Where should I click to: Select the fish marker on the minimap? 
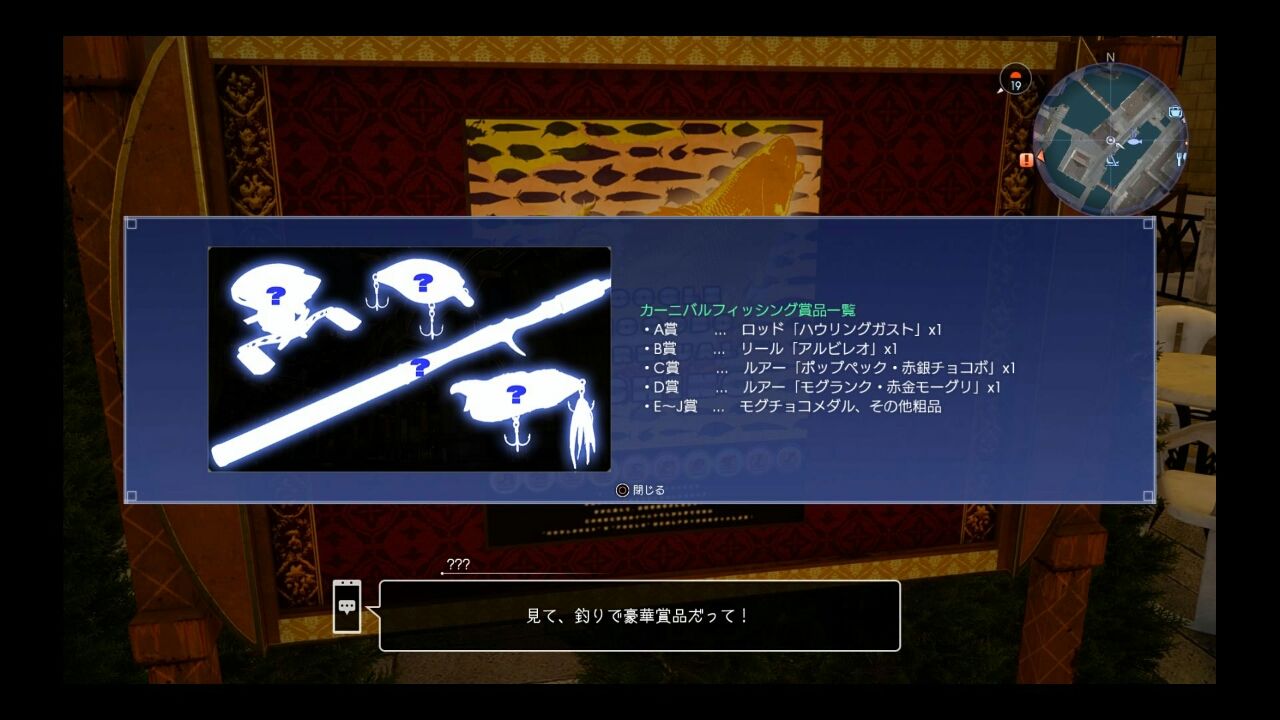1135,141
